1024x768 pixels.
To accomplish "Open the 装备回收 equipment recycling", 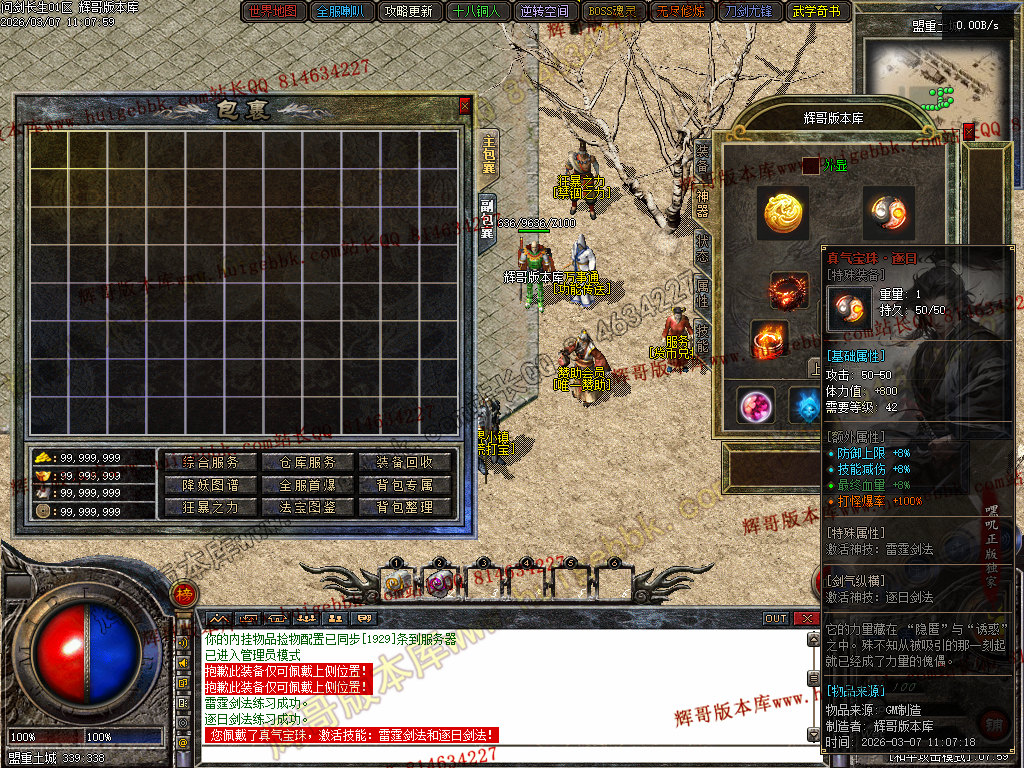I will [405, 462].
